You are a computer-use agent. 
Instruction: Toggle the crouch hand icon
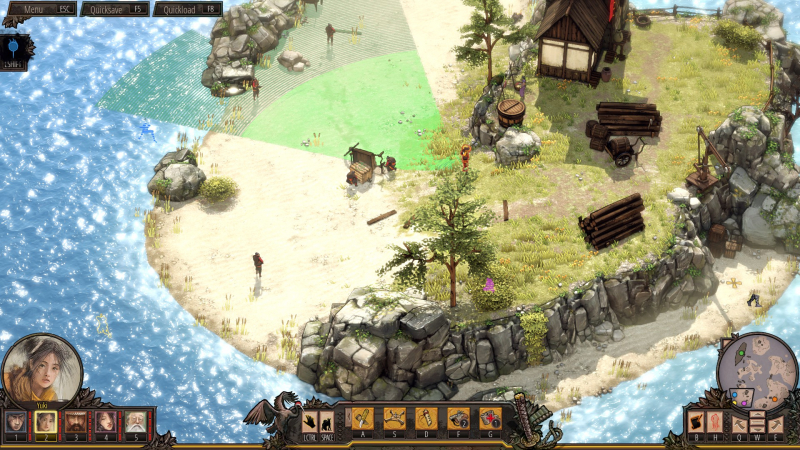pyautogui.click(x=310, y=421)
